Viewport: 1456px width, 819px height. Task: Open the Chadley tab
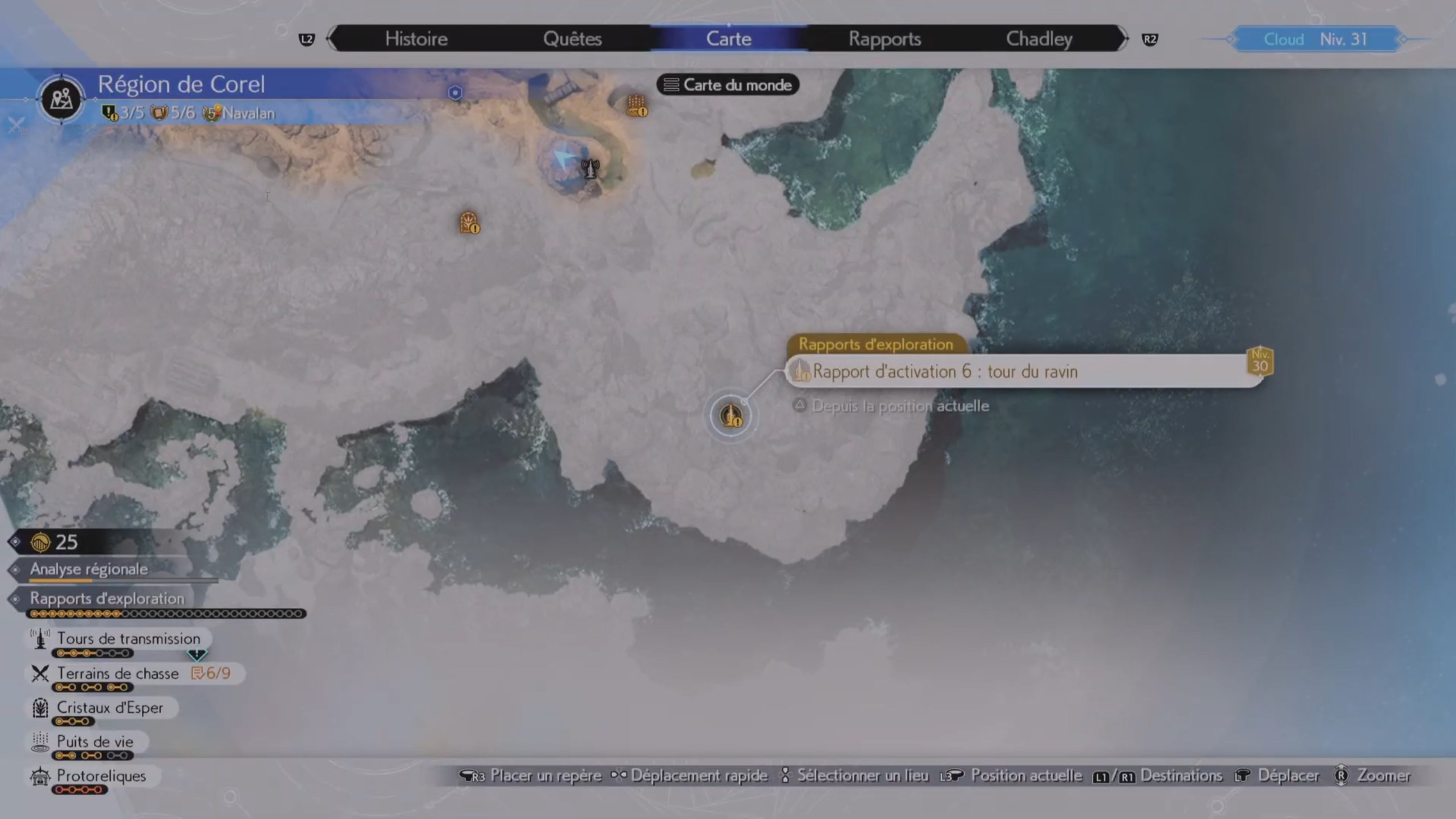[1039, 38]
